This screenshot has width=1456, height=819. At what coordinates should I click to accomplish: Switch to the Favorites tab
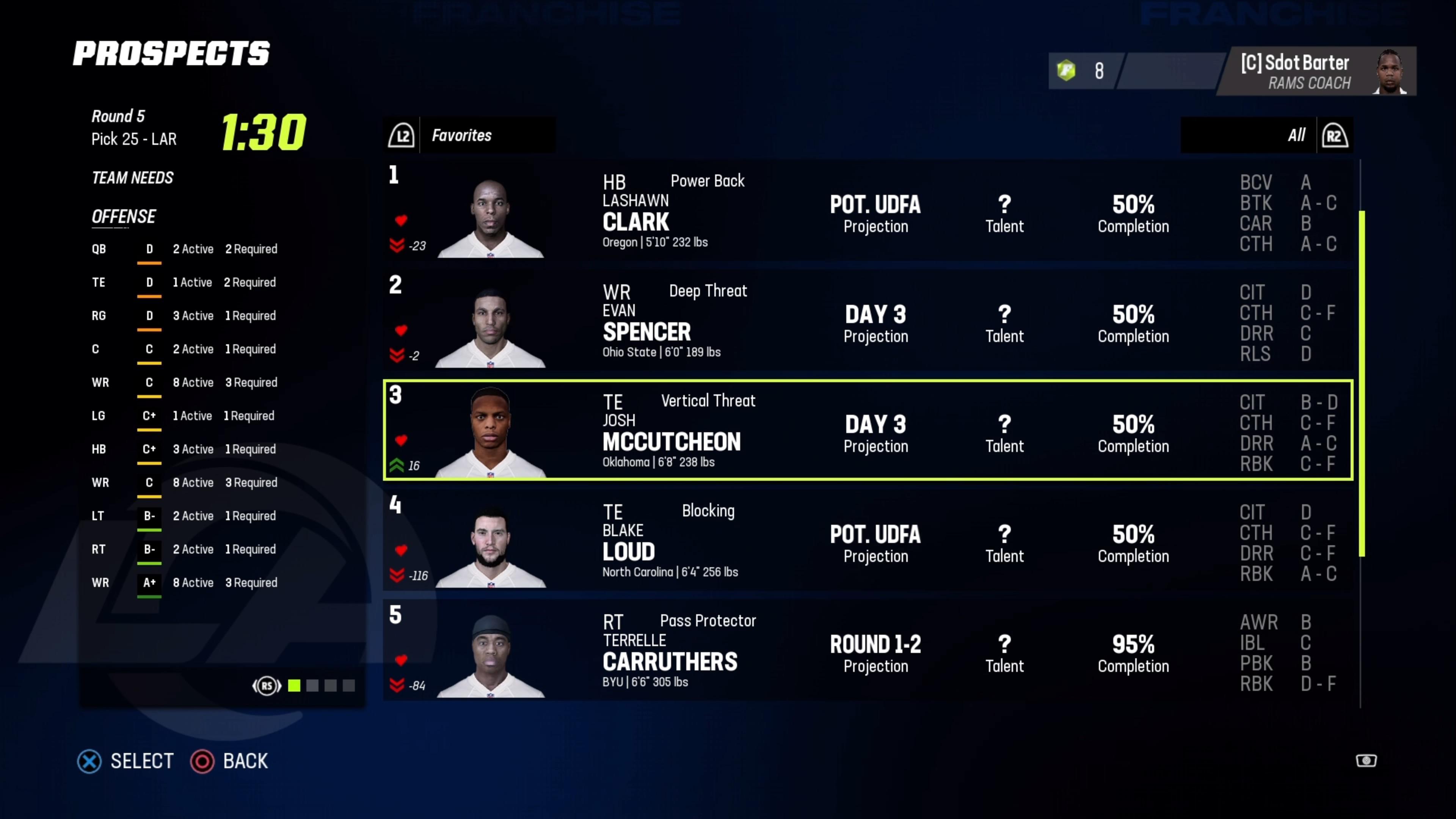click(x=462, y=135)
